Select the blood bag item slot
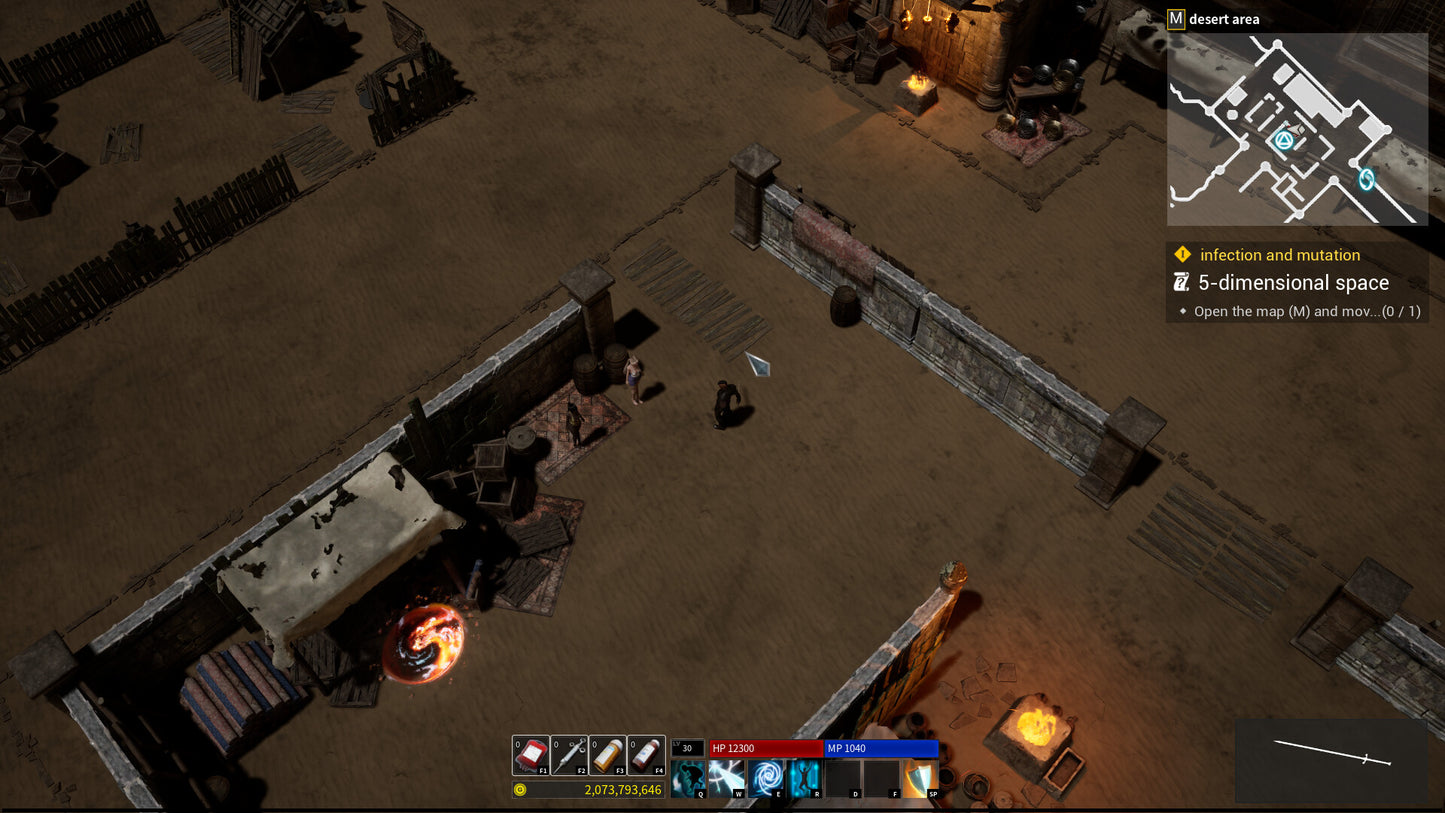 (531, 755)
